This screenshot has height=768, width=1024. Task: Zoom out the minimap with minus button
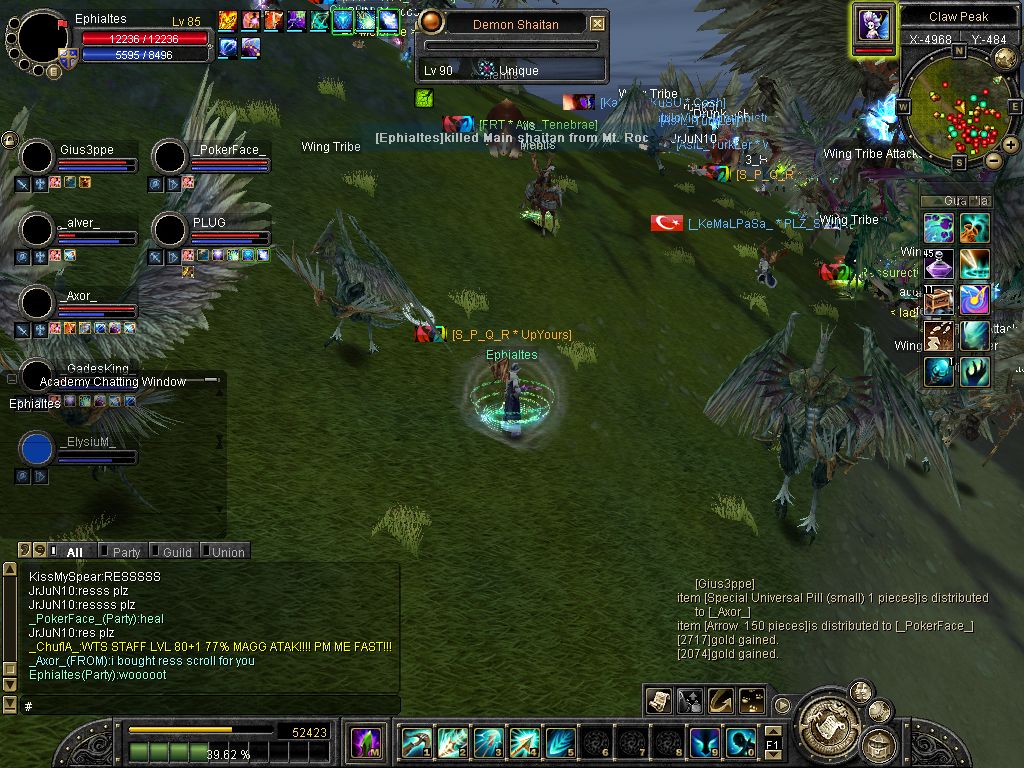993,160
